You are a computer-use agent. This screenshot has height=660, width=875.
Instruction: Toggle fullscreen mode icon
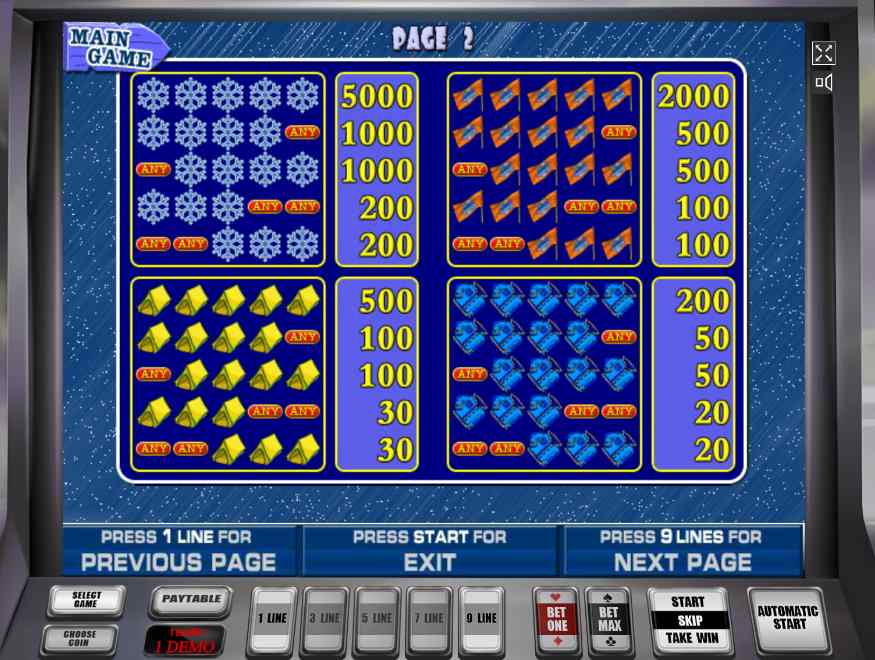click(823, 54)
